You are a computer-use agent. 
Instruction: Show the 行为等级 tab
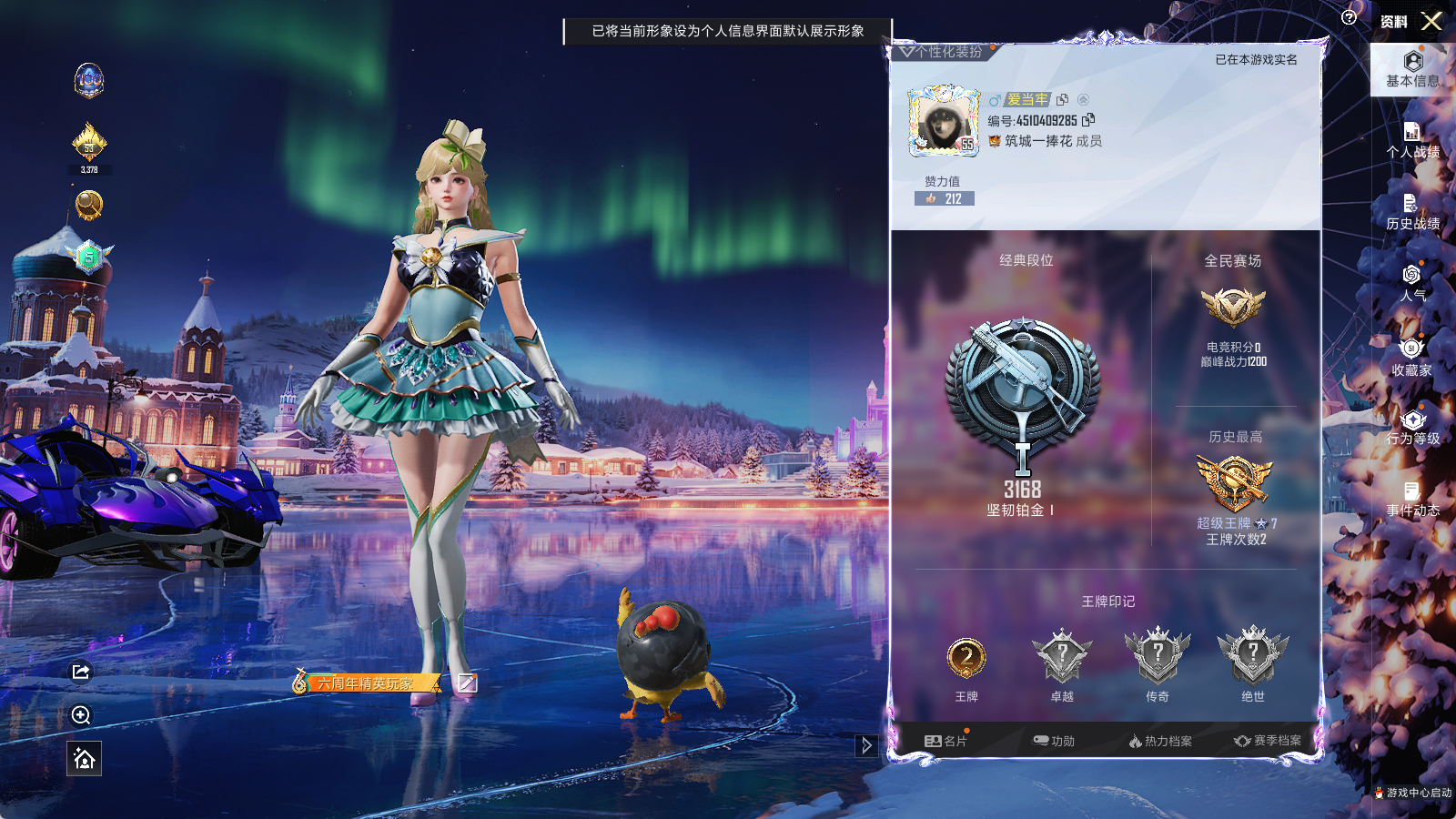click(x=1412, y=427)
